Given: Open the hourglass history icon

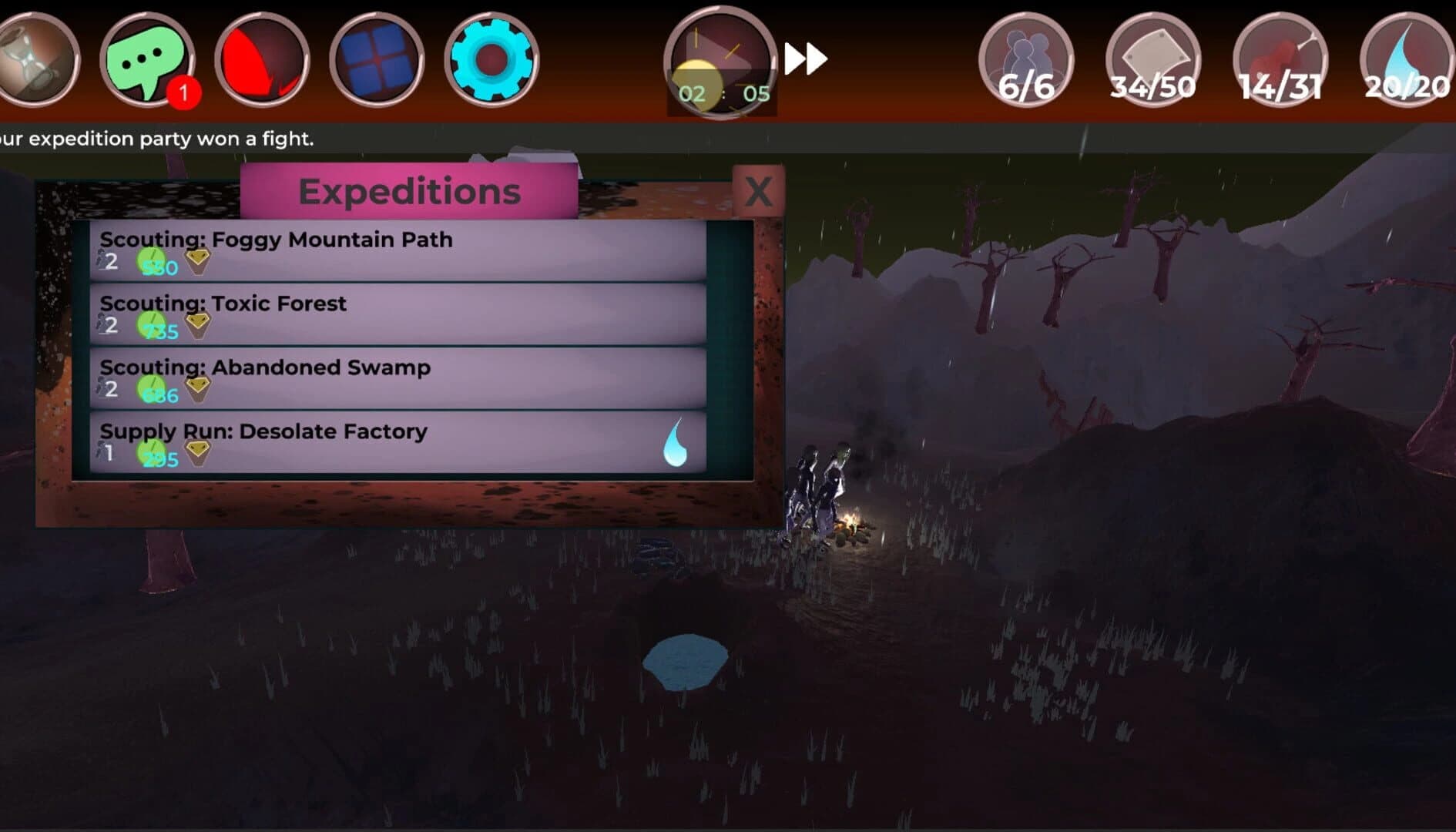Looking at the screenshot, I should [x=35, y=58].
